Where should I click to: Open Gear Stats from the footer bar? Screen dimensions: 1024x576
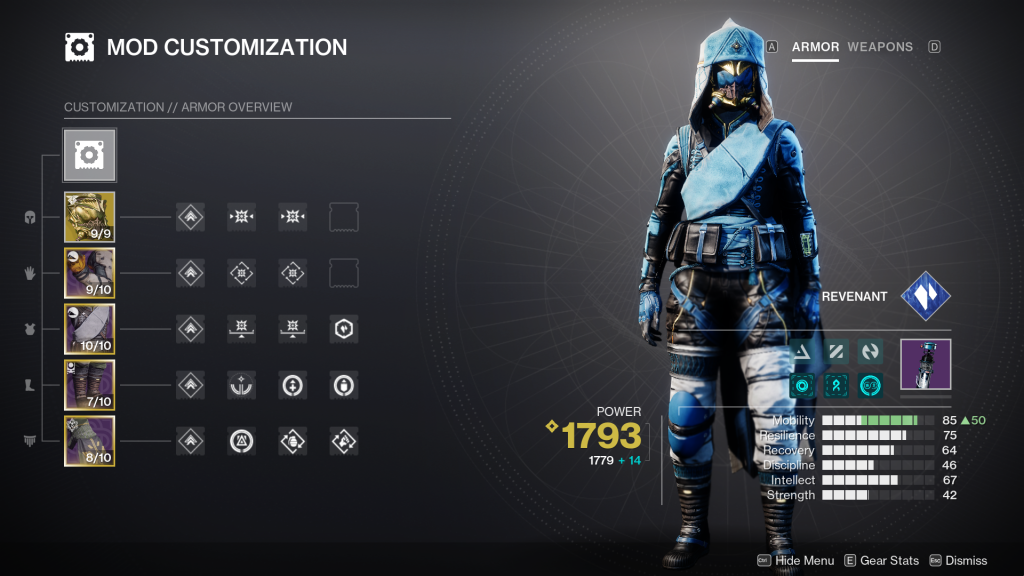pyautogui.click(x=881, y=561)
